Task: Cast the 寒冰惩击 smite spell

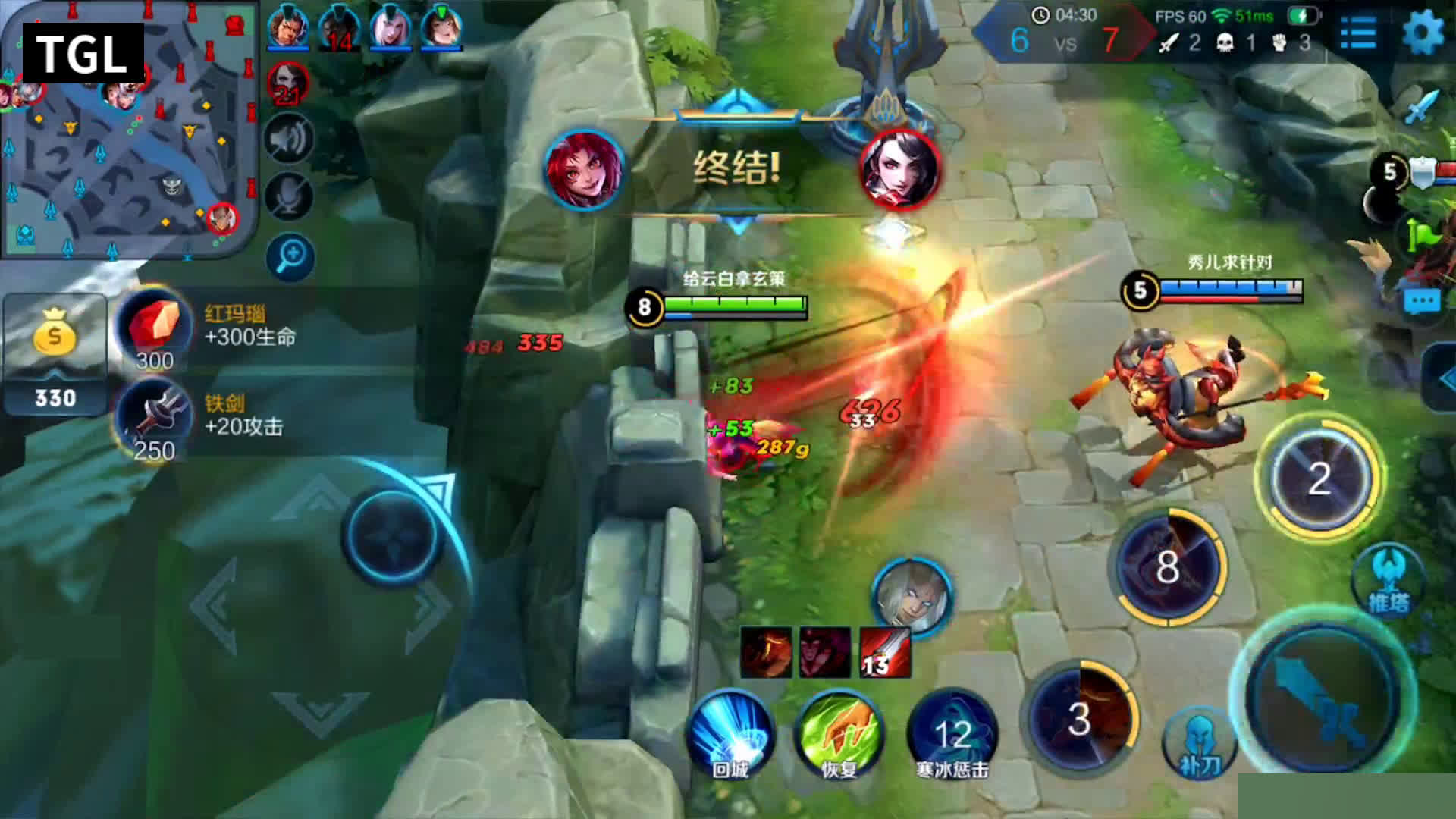Action: pyautogui.click(x=952, y=733)
